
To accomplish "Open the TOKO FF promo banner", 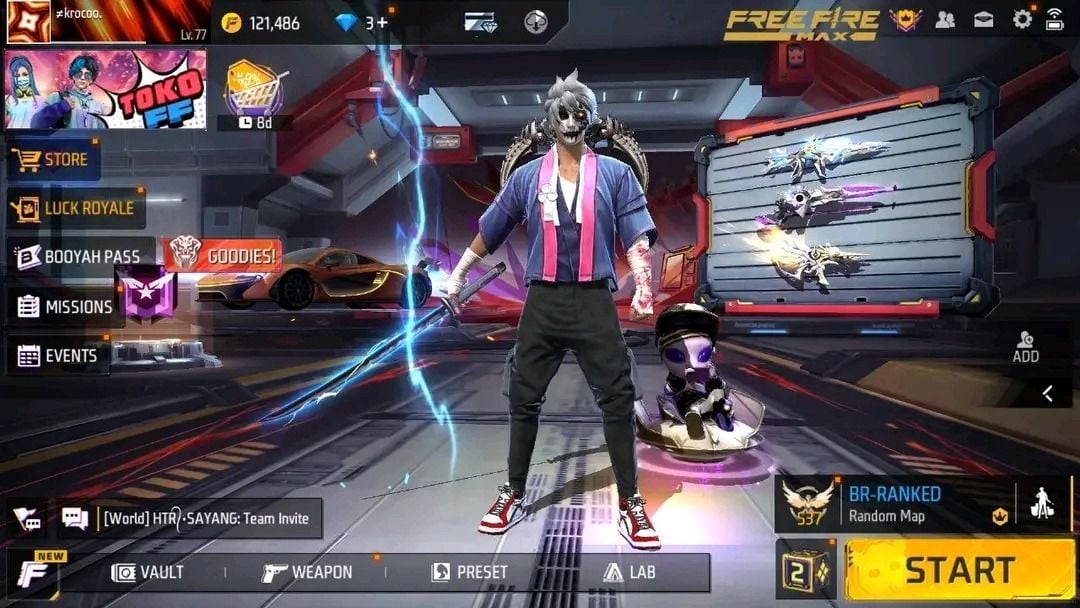I will (106, 90).
